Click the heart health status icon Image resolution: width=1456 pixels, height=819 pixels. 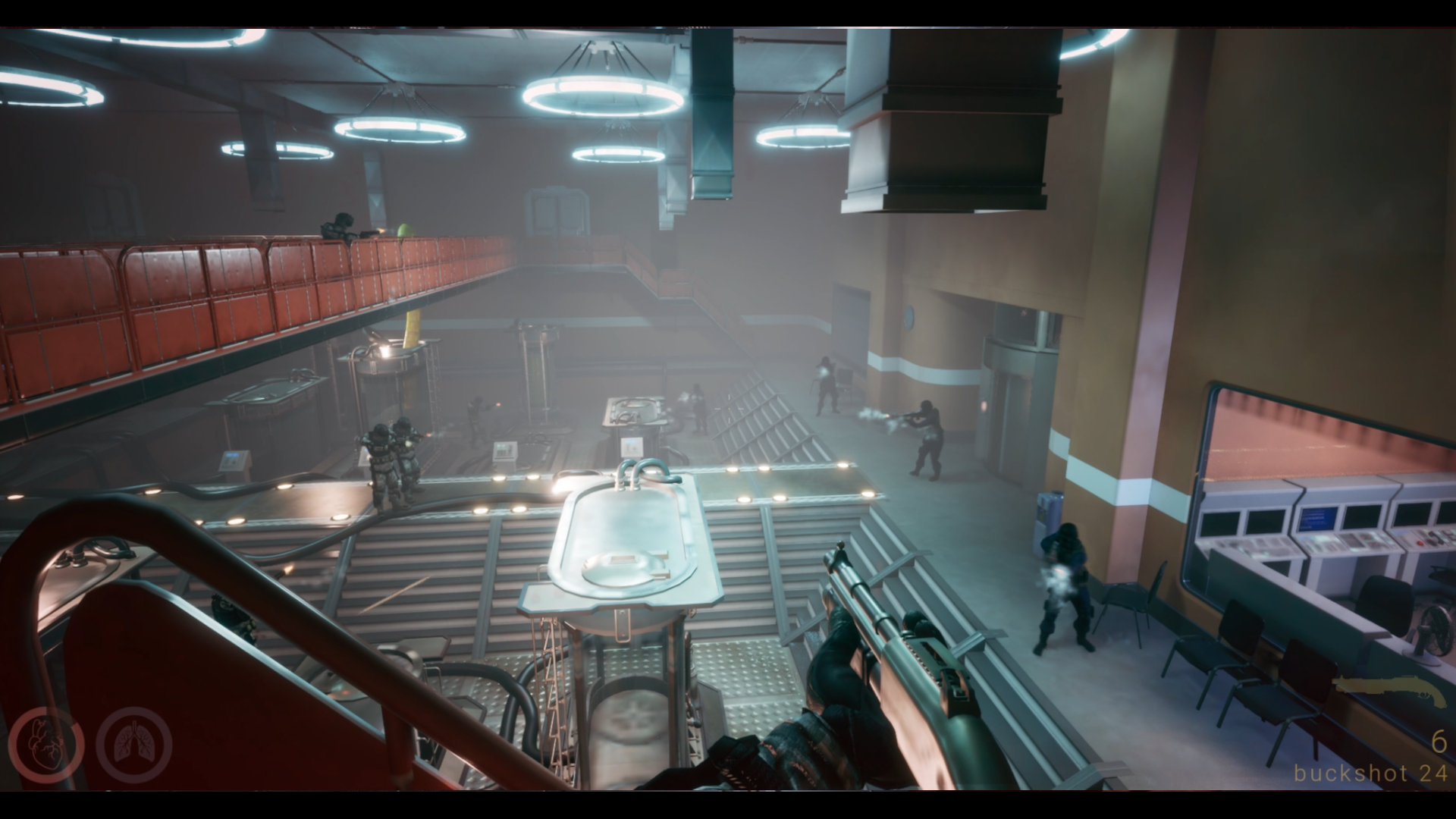coord(45,745)
